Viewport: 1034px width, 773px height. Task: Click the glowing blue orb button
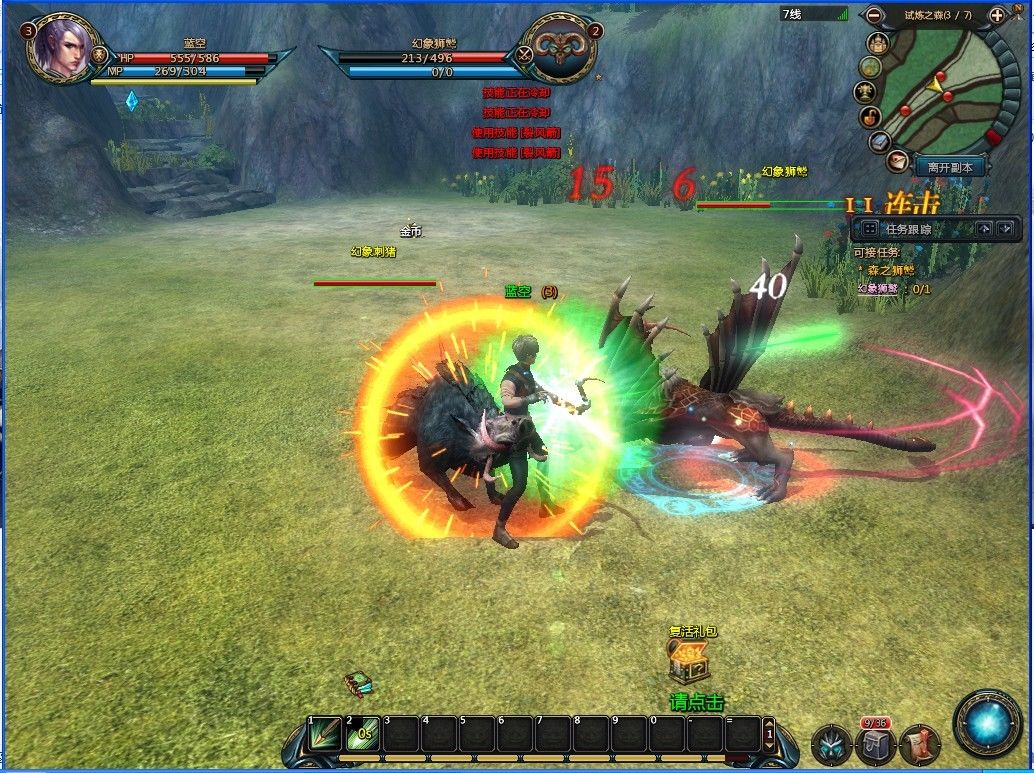click(x=988, y=723)
